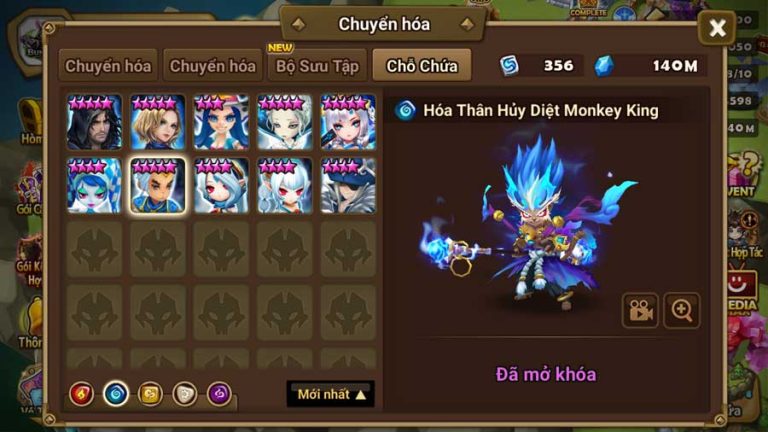Screen dimensions: 768x432
Task: Play the transformation preview video
Action: [640, 310]
